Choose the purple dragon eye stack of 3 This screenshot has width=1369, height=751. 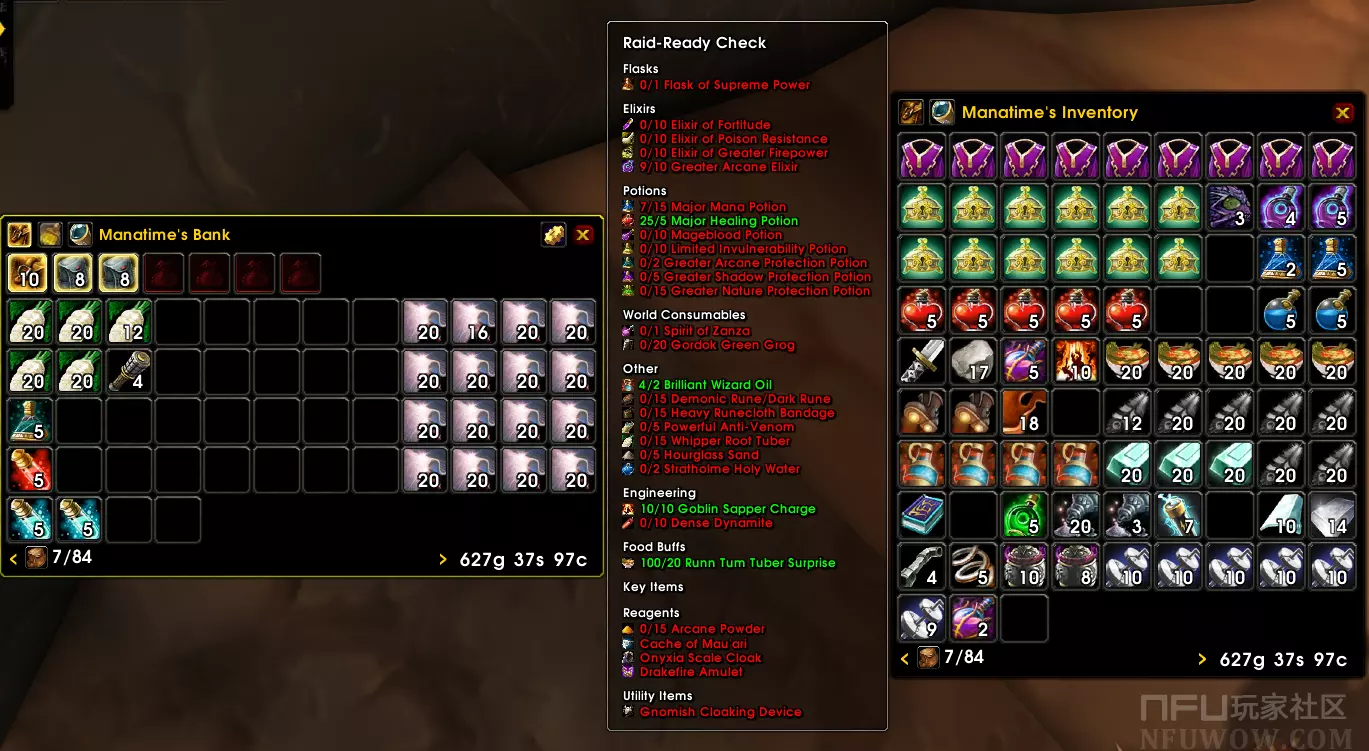coord(1230,207)
